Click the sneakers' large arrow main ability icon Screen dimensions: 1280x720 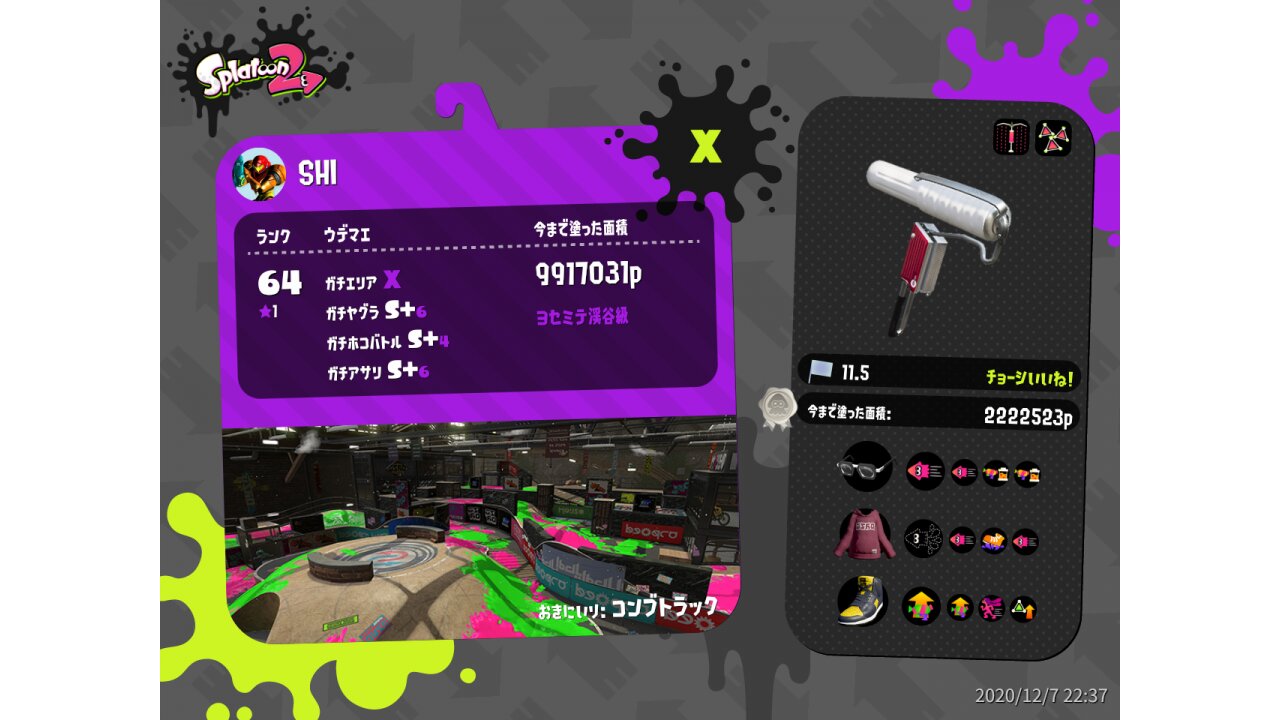pyautogui.click(x=921, y=606)
